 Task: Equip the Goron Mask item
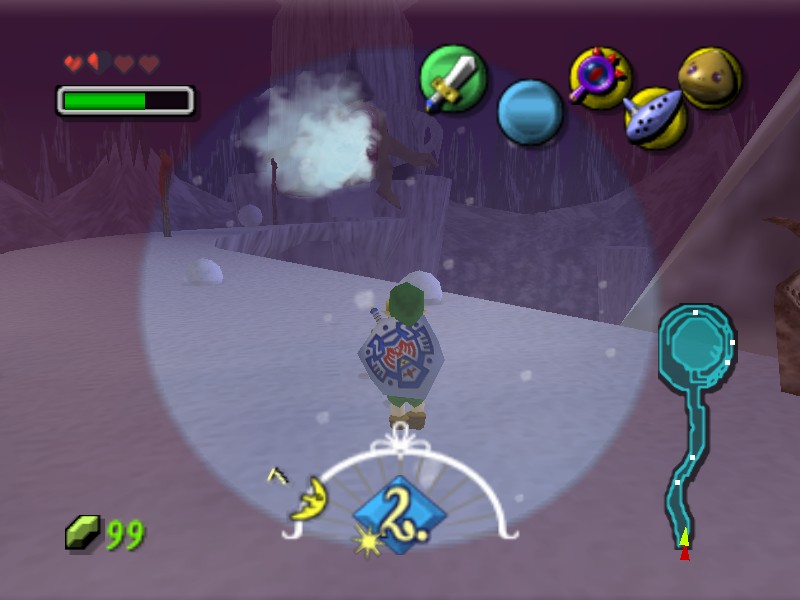pos(710,77)
